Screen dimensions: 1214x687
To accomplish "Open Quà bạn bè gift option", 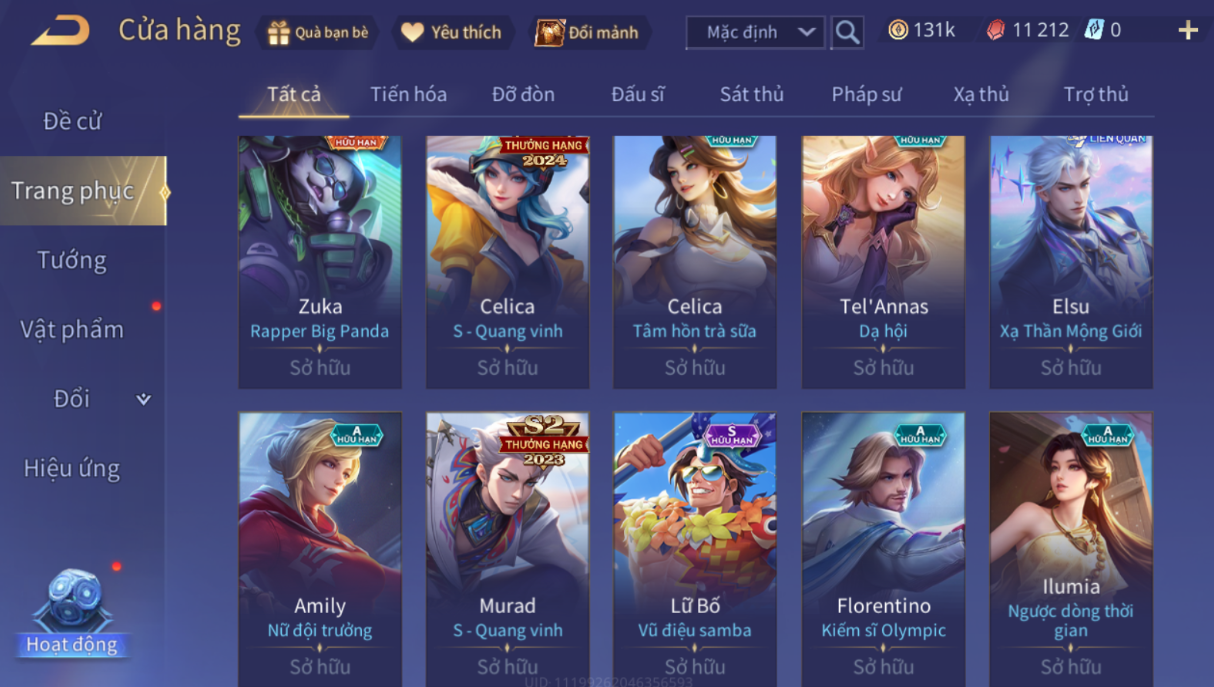I will click(318, 32).
